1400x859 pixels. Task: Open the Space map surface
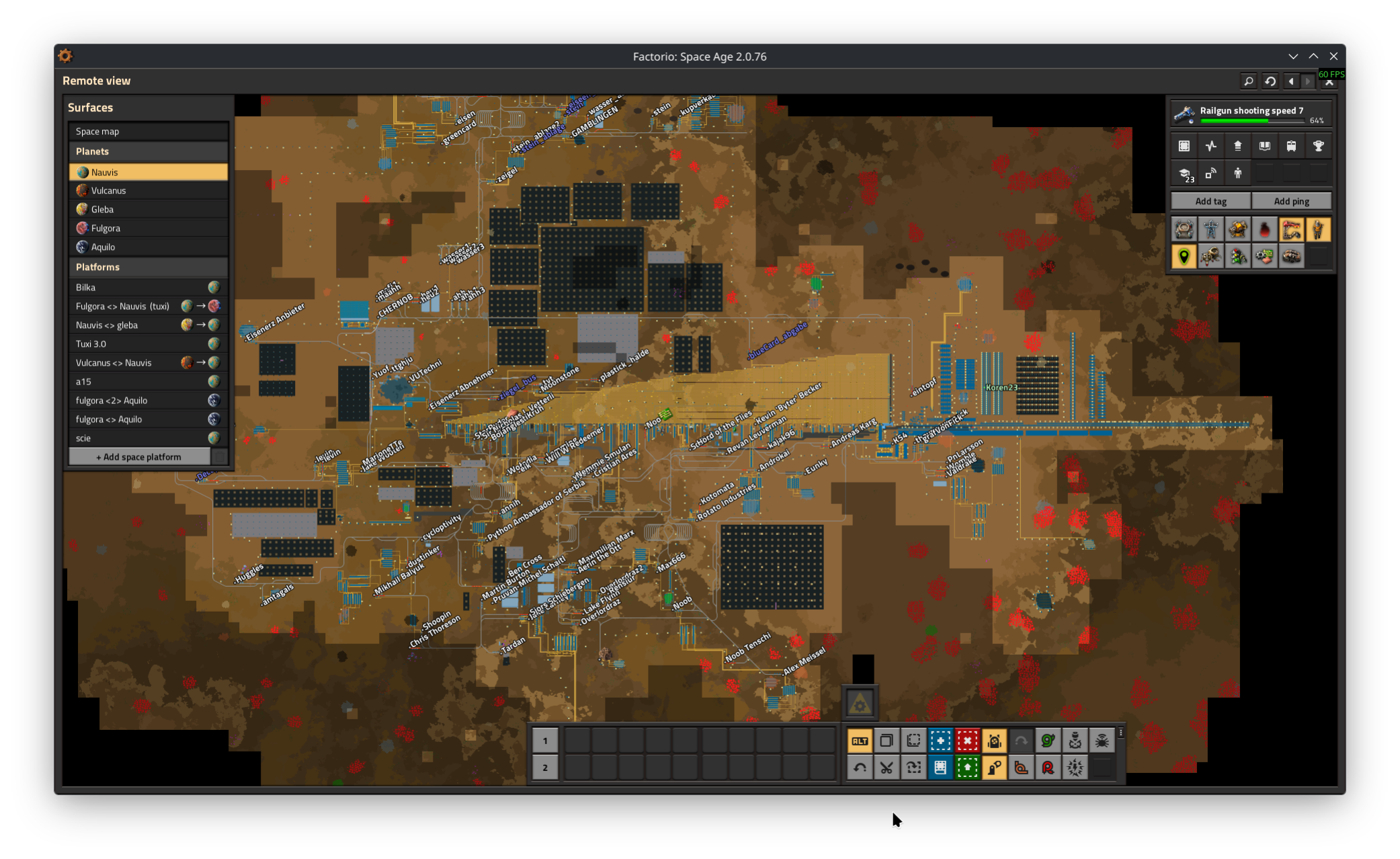pyautogui.click(x=148, y=132)
